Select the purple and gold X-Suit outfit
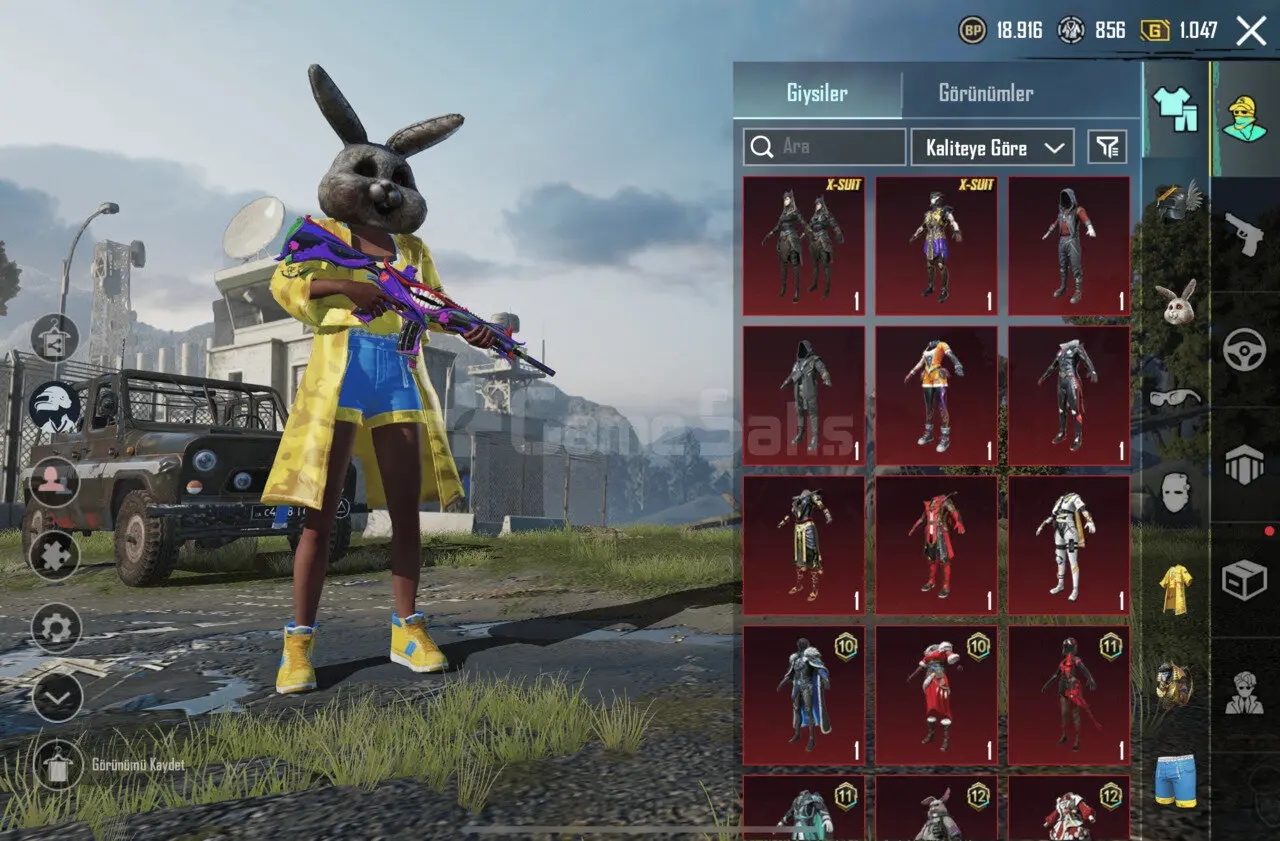 pos(937,246)
